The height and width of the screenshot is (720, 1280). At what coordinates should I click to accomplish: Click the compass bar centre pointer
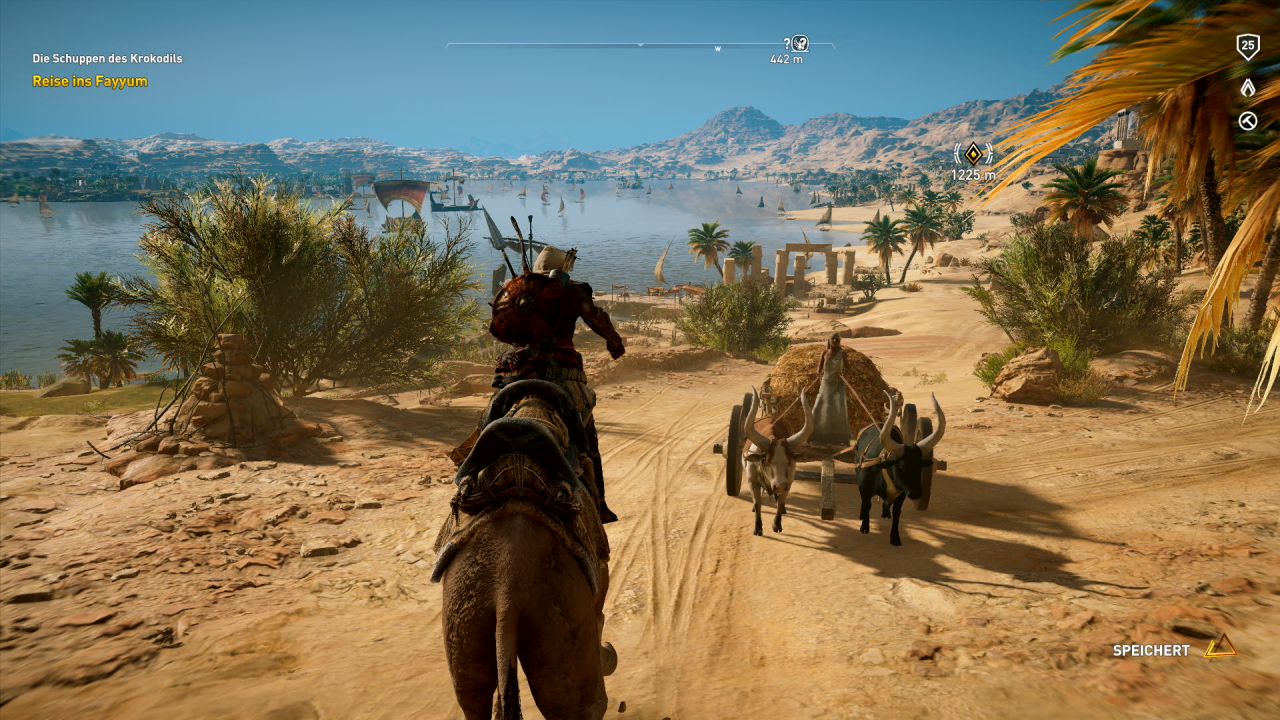(640, 45)
